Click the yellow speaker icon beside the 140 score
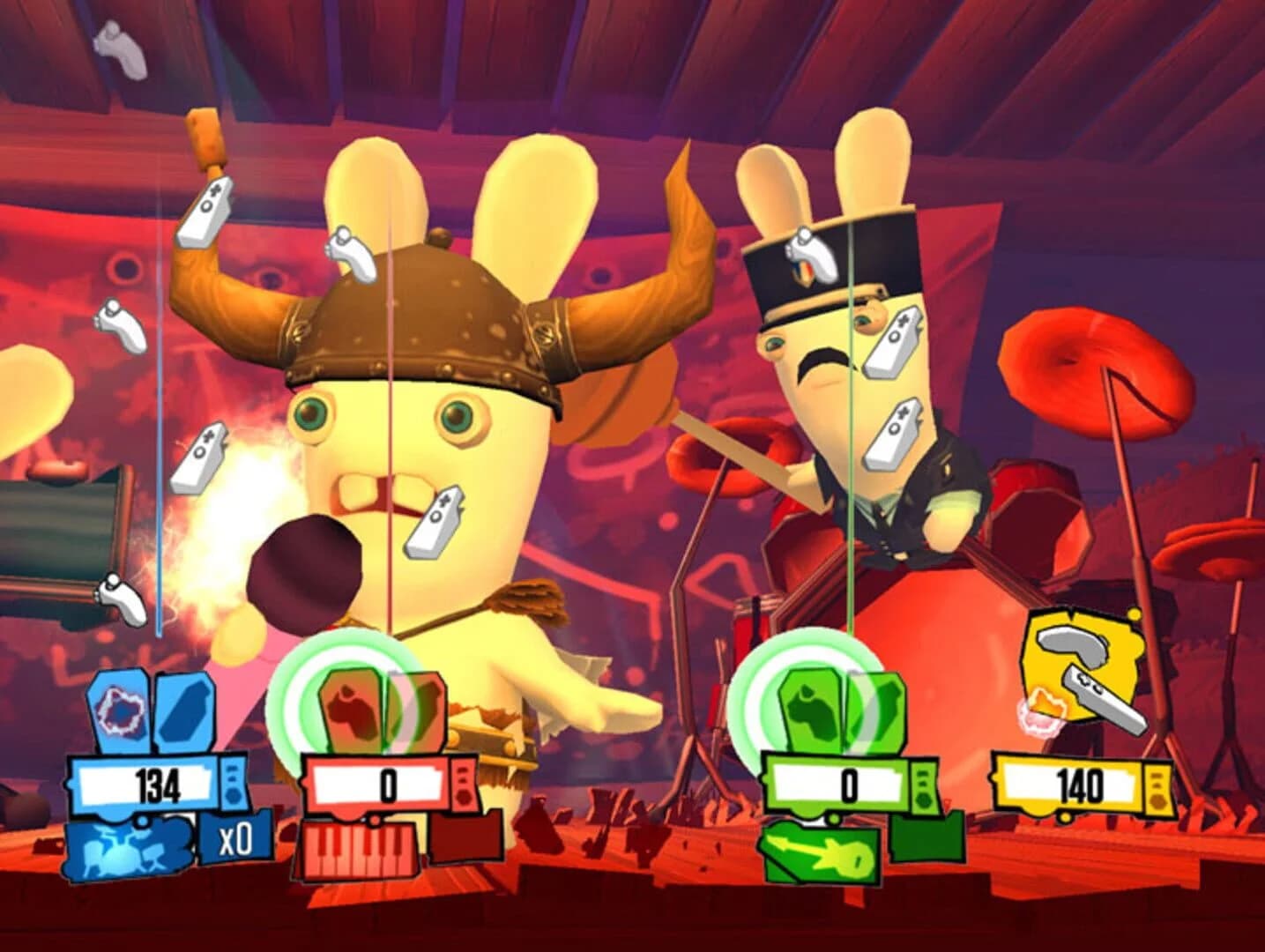 point(1157,787)
